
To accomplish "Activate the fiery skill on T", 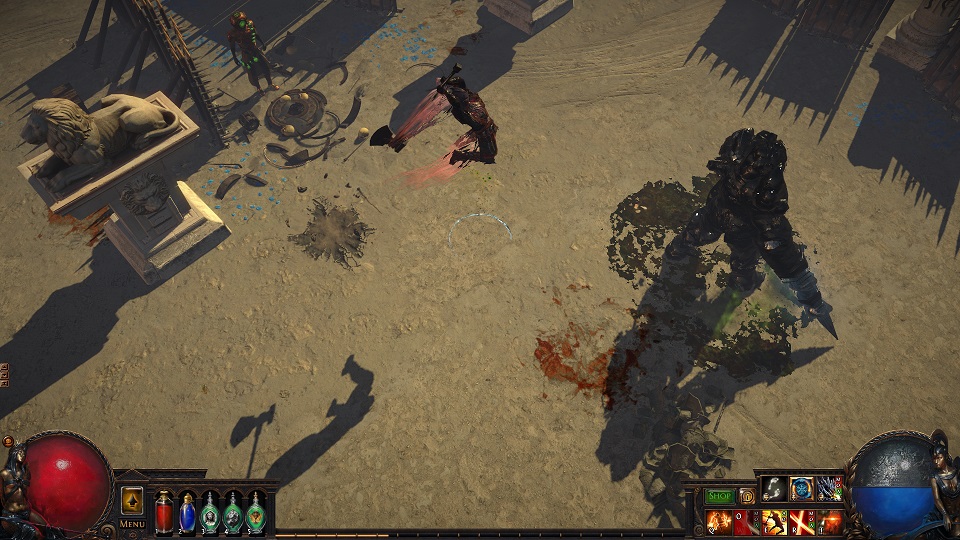I will (830, 521).
